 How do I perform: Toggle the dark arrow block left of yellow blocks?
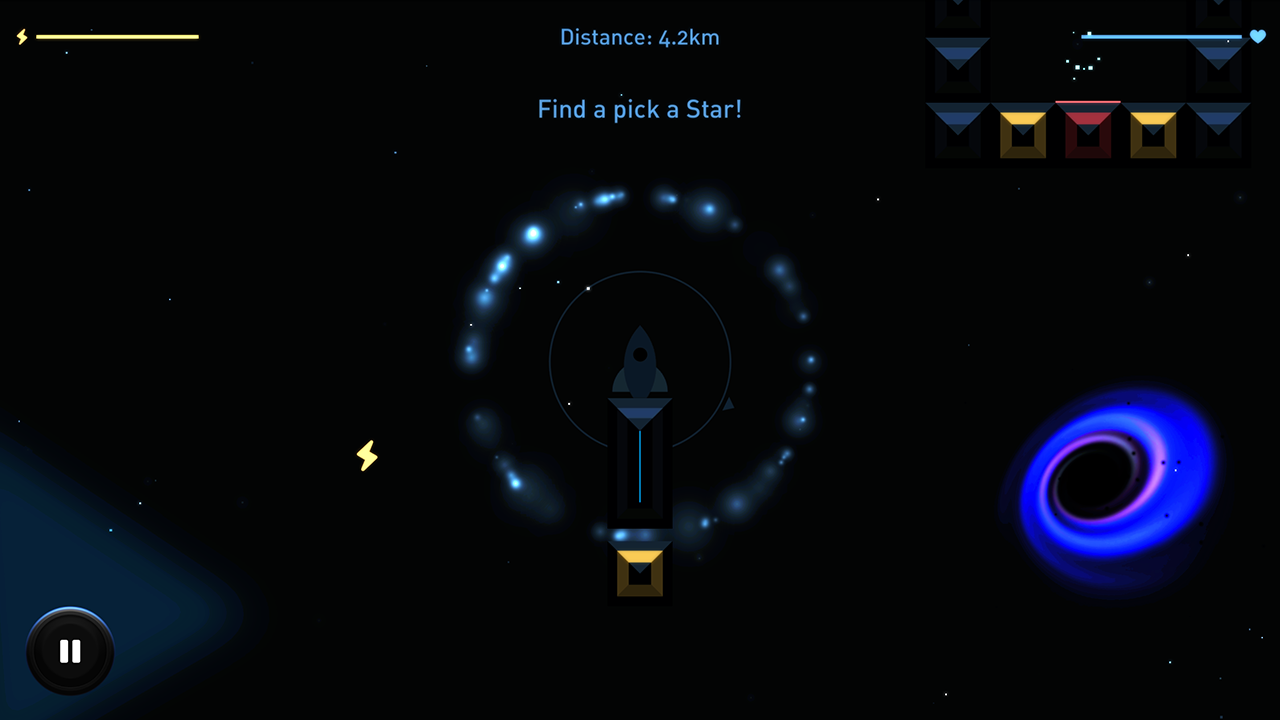coord(957,130)
